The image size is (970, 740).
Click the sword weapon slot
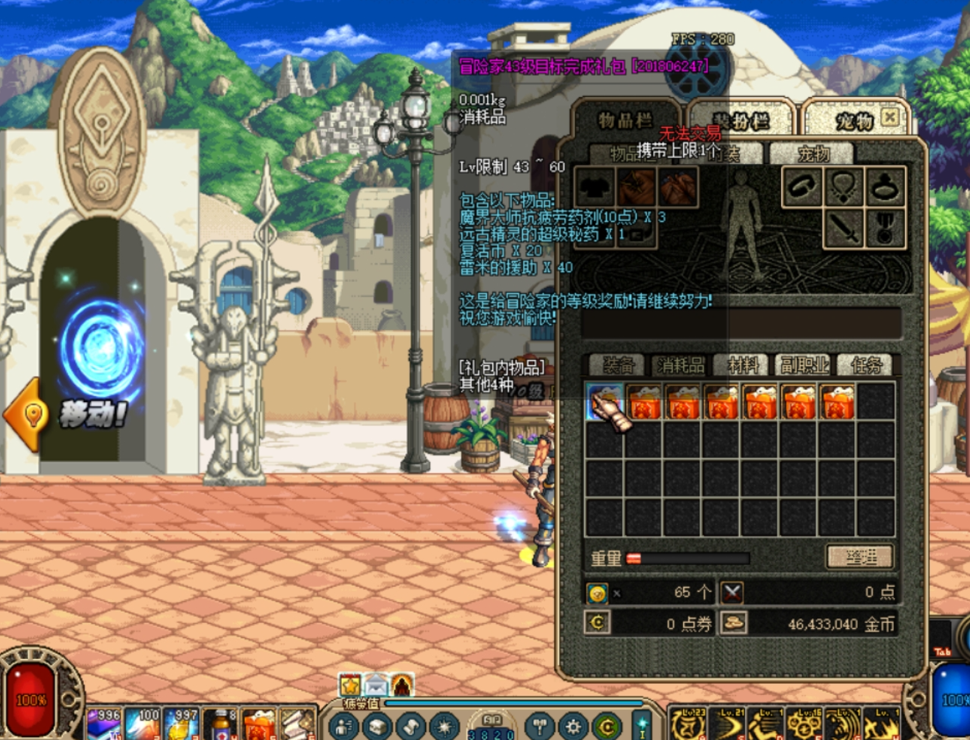[x=843, y=229]
